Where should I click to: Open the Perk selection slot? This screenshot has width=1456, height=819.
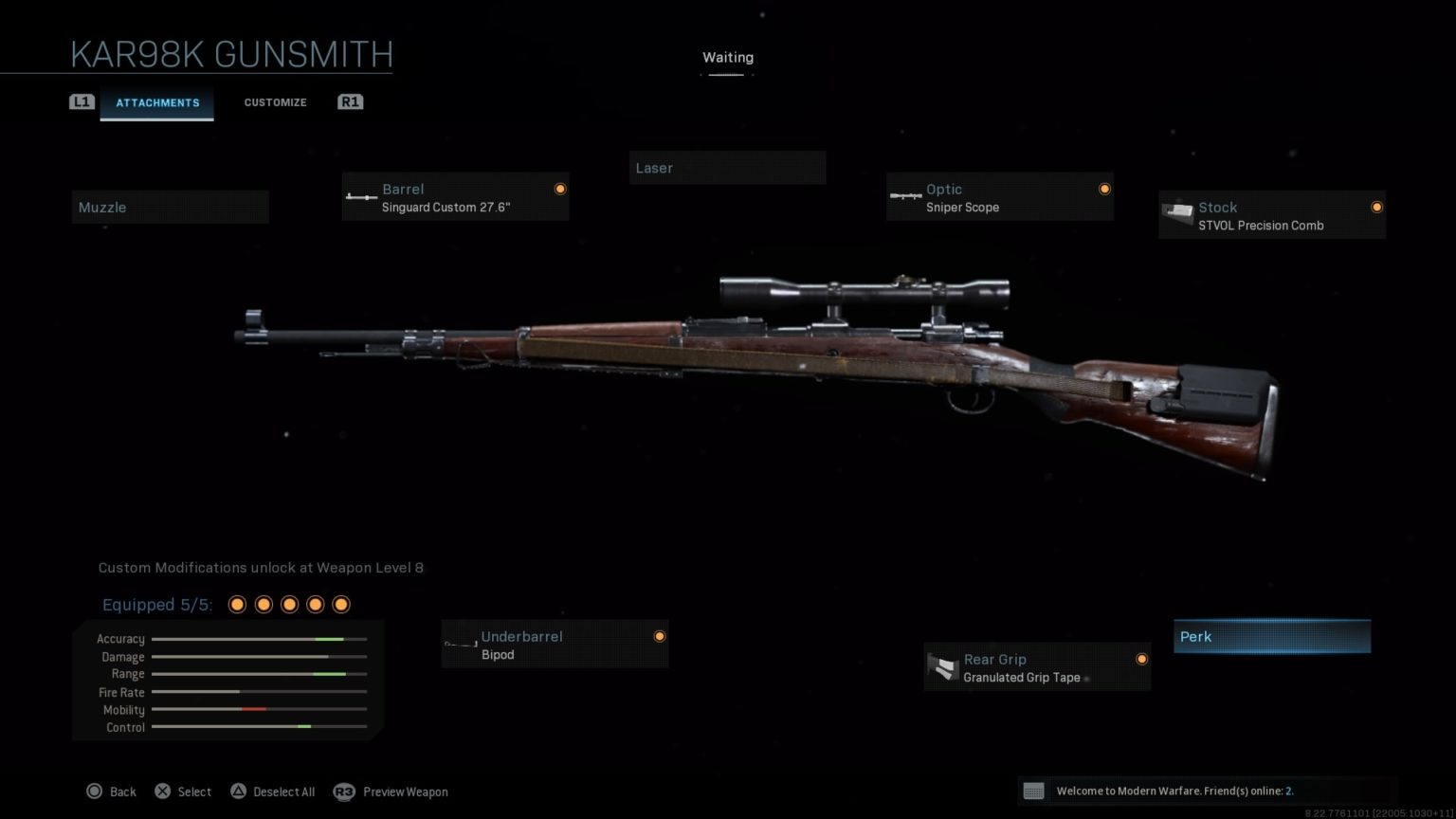tap(1271, 636)
